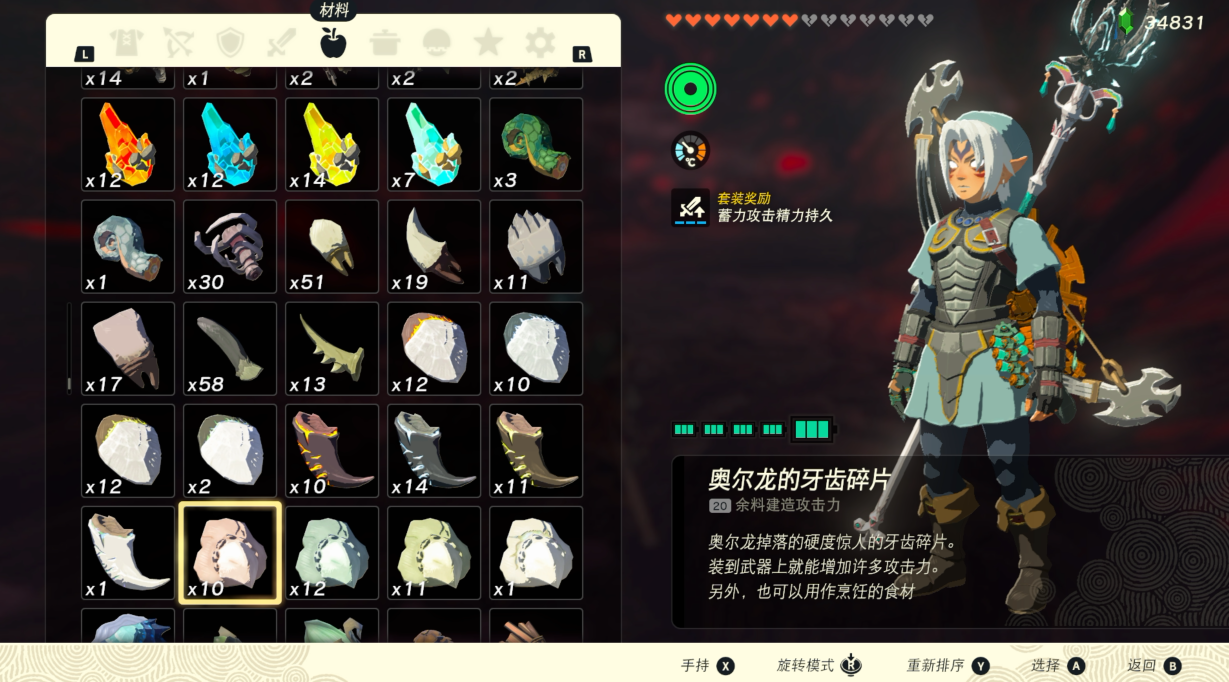Viewport: 1229px width, 682px height.
Task: Pick the spiked horn stack of 13
Action: 332,349
